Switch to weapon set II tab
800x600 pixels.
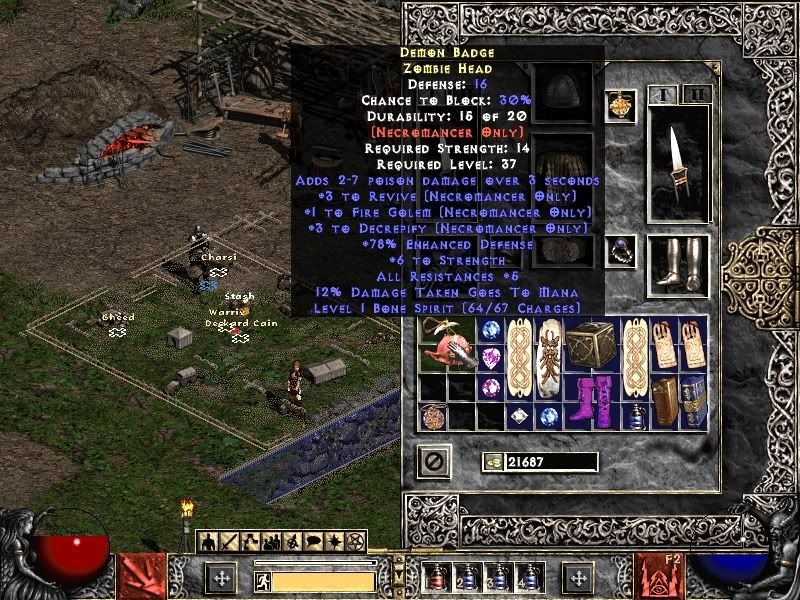[695, 95]
